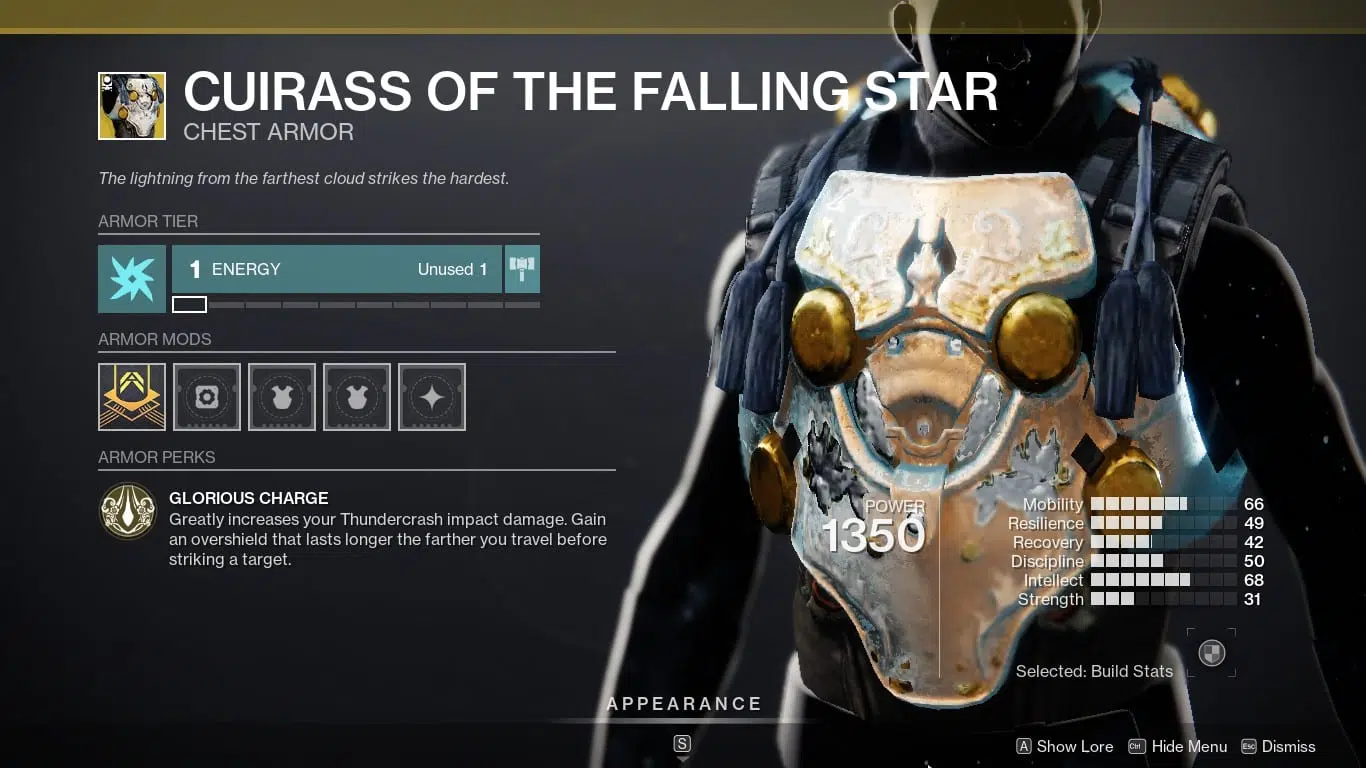Inspect the Glorious Charge perk icon
This screenshot has height=768, width=1366.
pyautogui.click(x=128, y=511)
